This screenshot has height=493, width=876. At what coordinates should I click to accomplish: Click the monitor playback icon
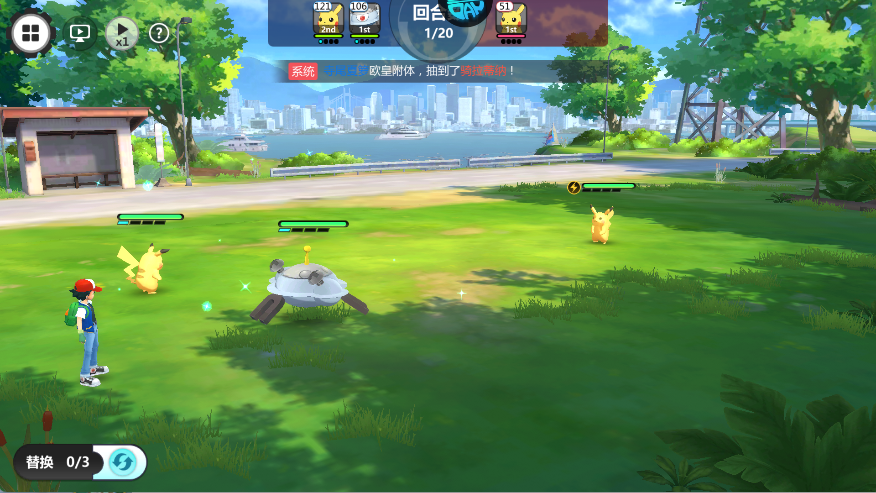coord(80,33)
